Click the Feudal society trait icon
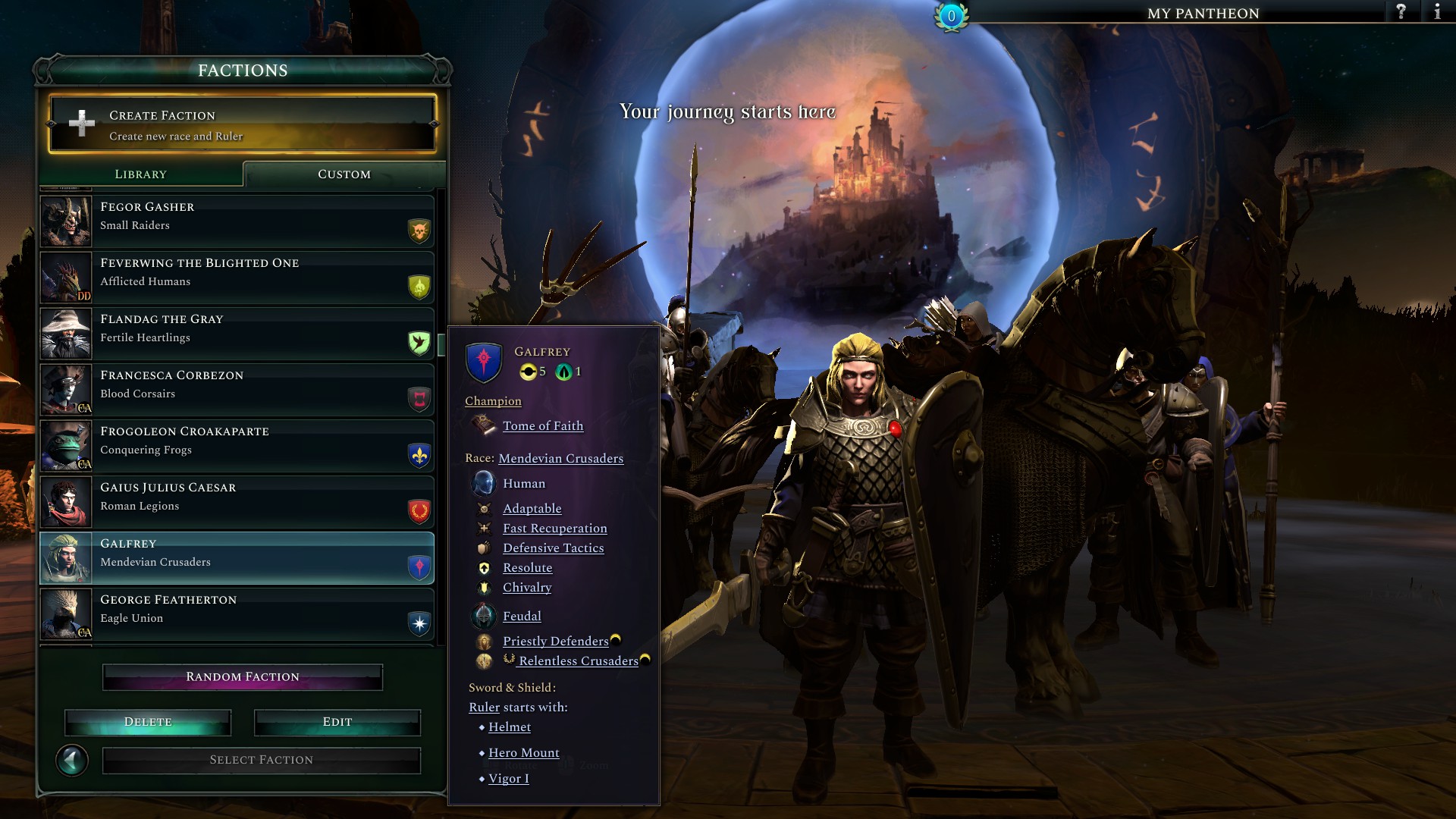 pyautogui.click(x=483, y=617)
